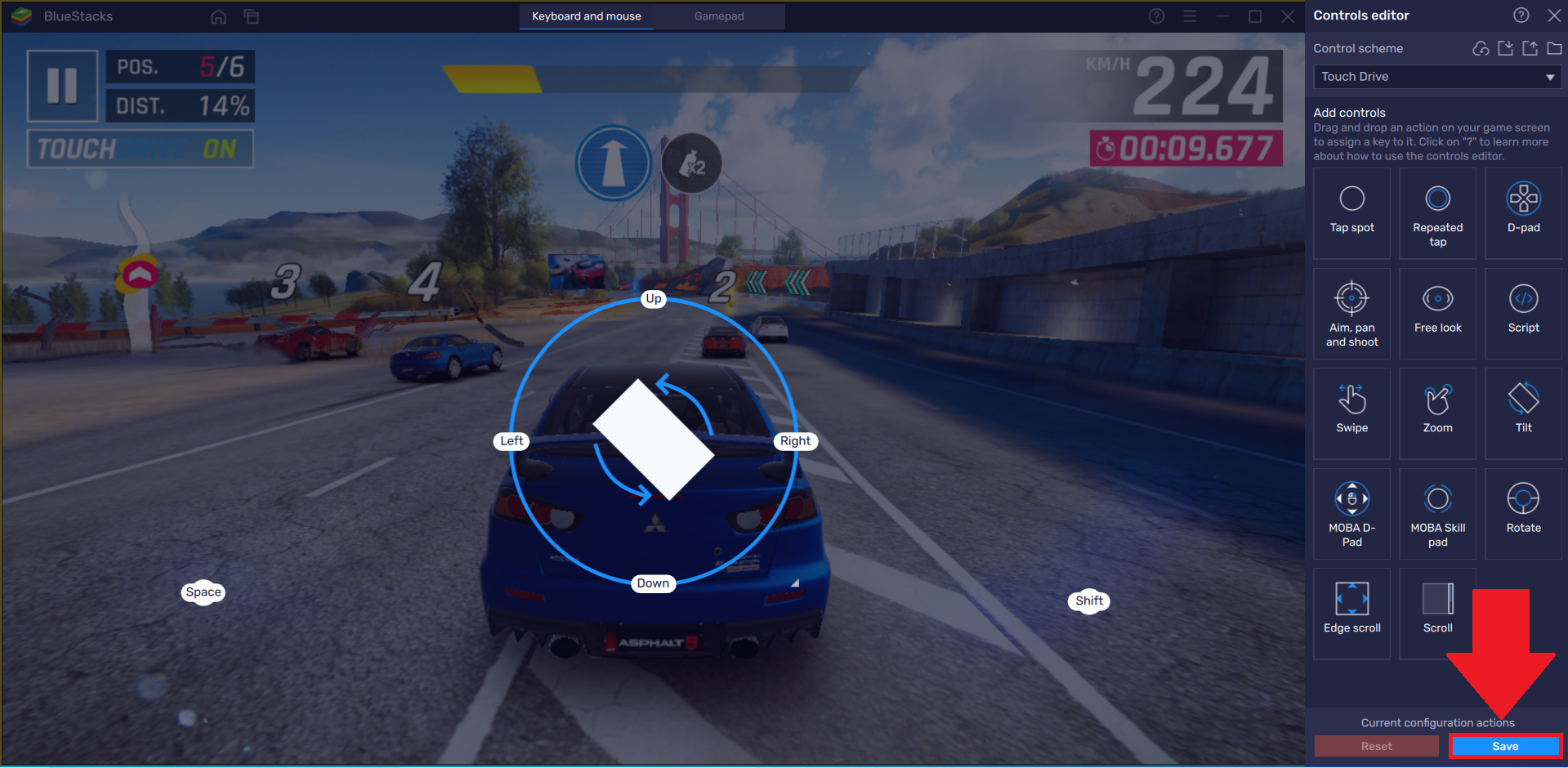Image resolution: width=1568 pixels, height=768 pixels.
Task: Select the Swipe control
Action: tap(1351, 413)
